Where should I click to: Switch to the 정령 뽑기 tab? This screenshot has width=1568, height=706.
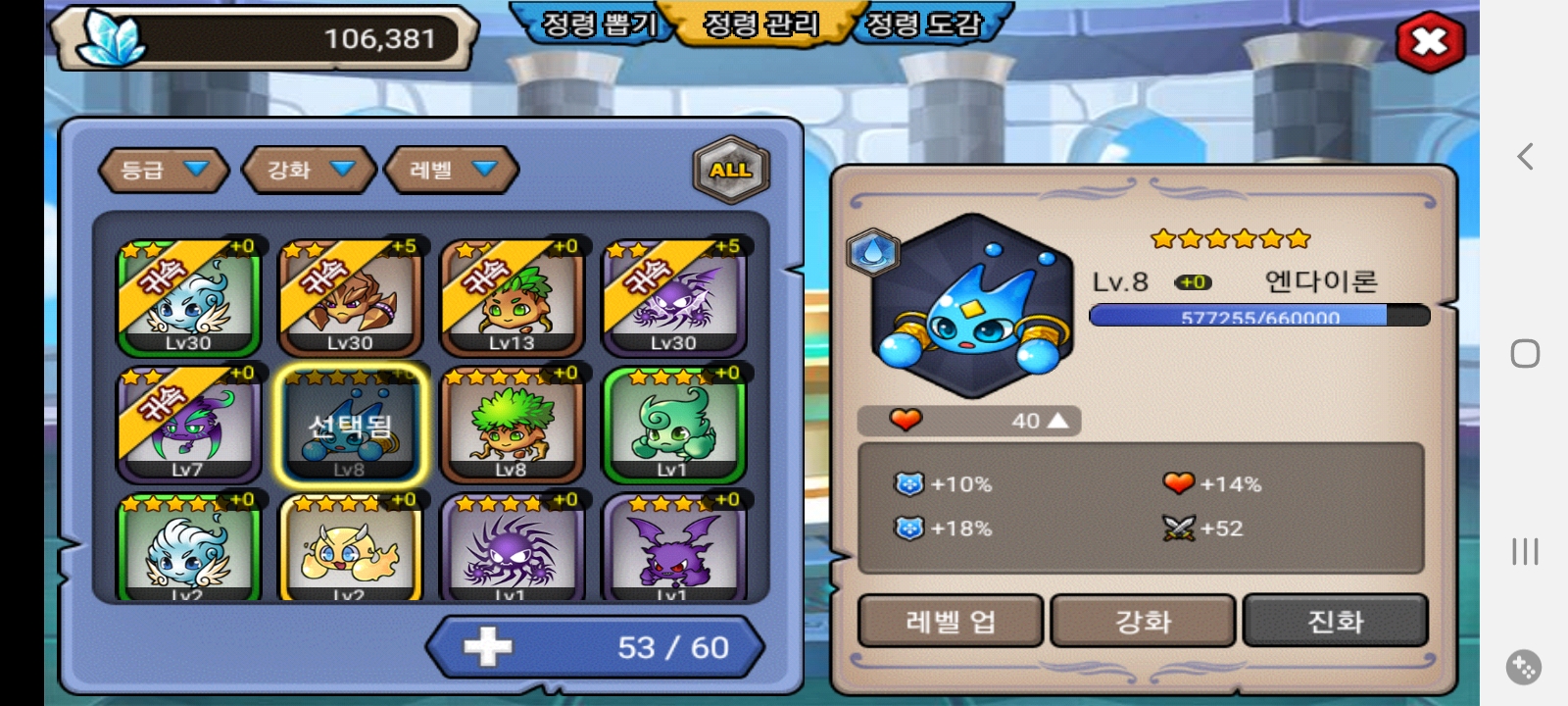[x=599, y=24]
